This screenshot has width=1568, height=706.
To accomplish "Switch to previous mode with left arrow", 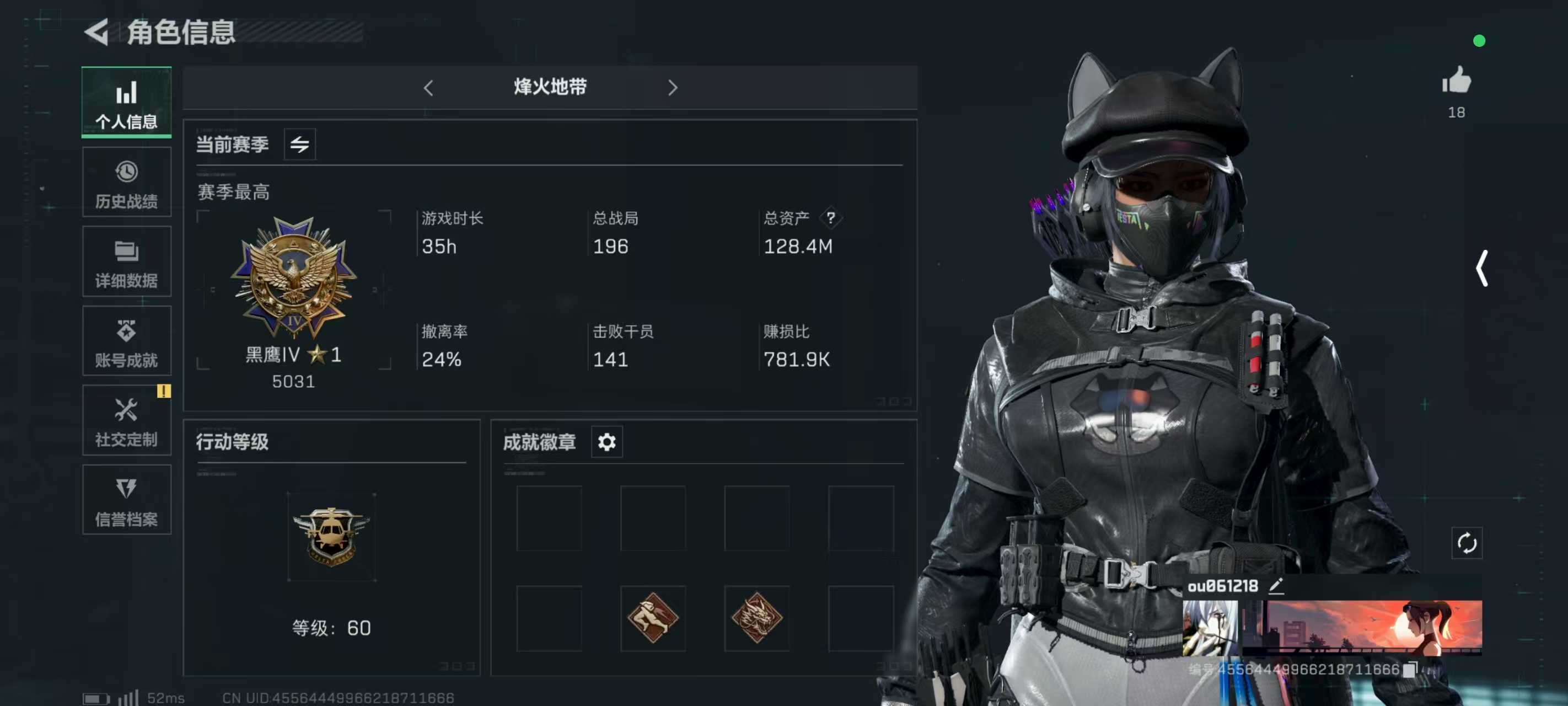I will pos(428,88).
